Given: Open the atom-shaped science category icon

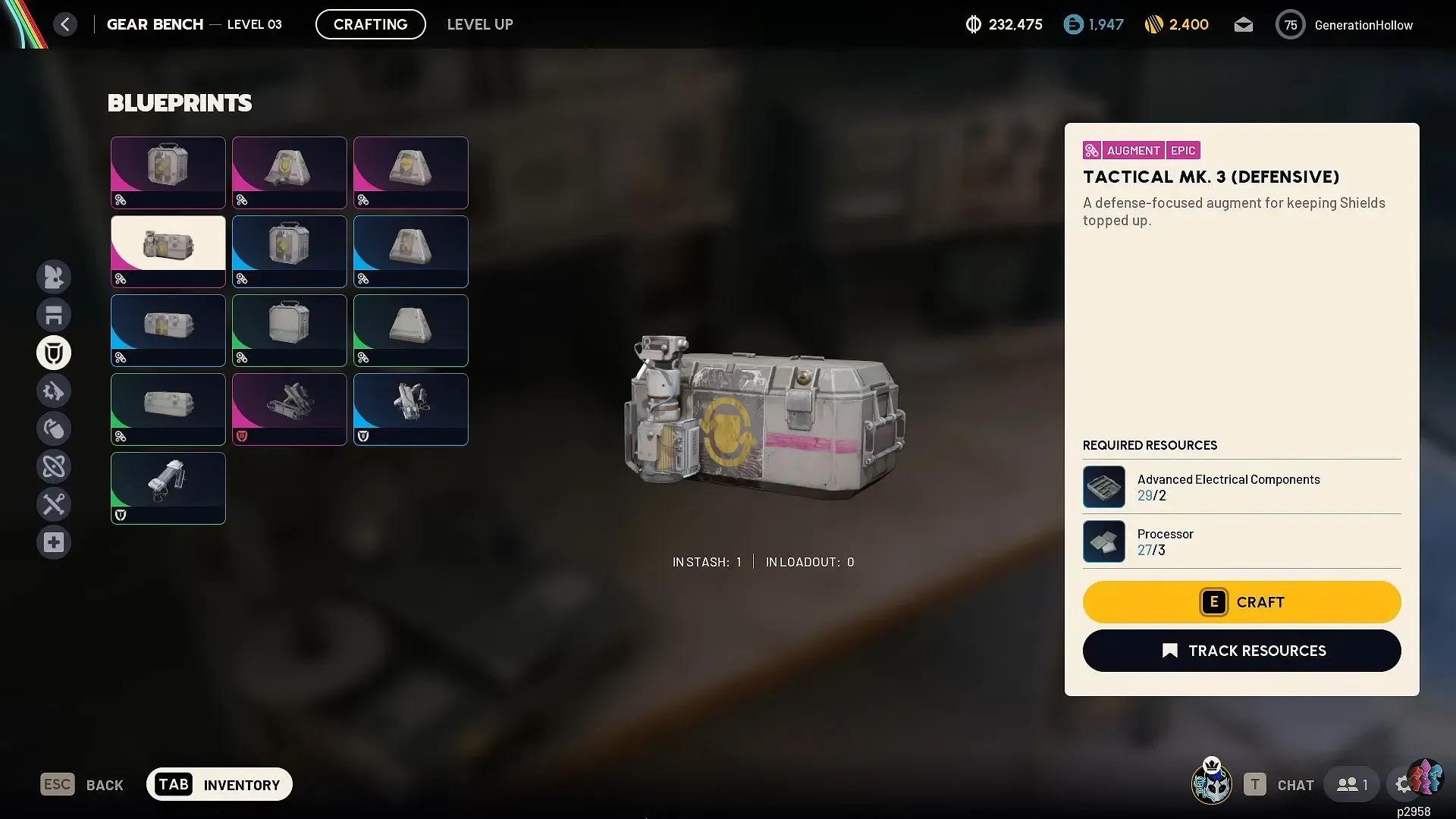Looking at the screenshot, I should pos(54,466).
